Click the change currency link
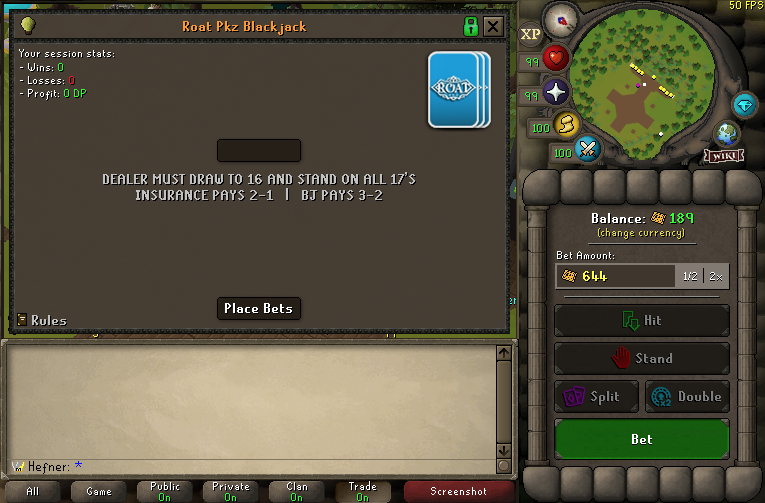 tap(641, 233)
